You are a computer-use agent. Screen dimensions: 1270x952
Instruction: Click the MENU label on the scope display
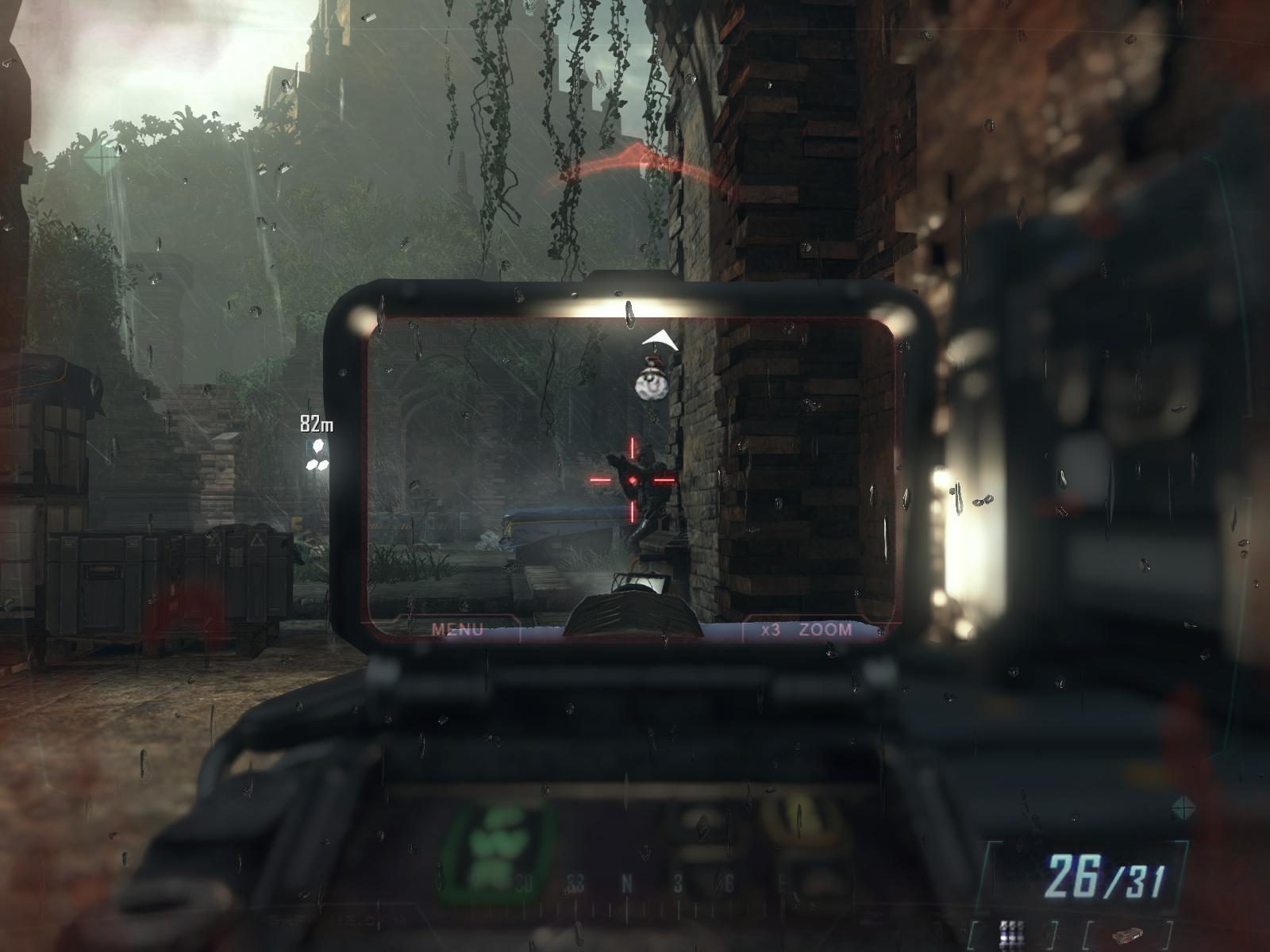click(x=458, y=630)
